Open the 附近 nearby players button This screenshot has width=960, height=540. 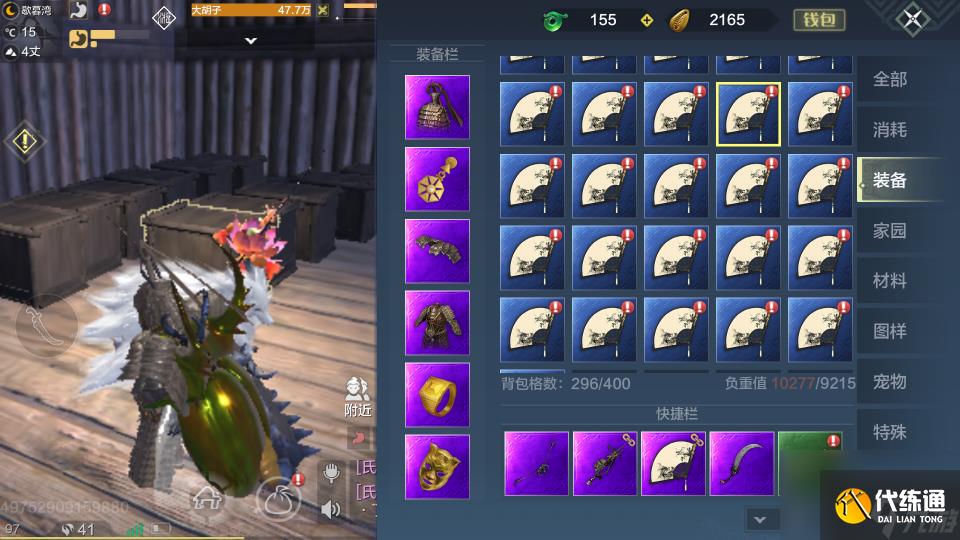click(357, 397)
